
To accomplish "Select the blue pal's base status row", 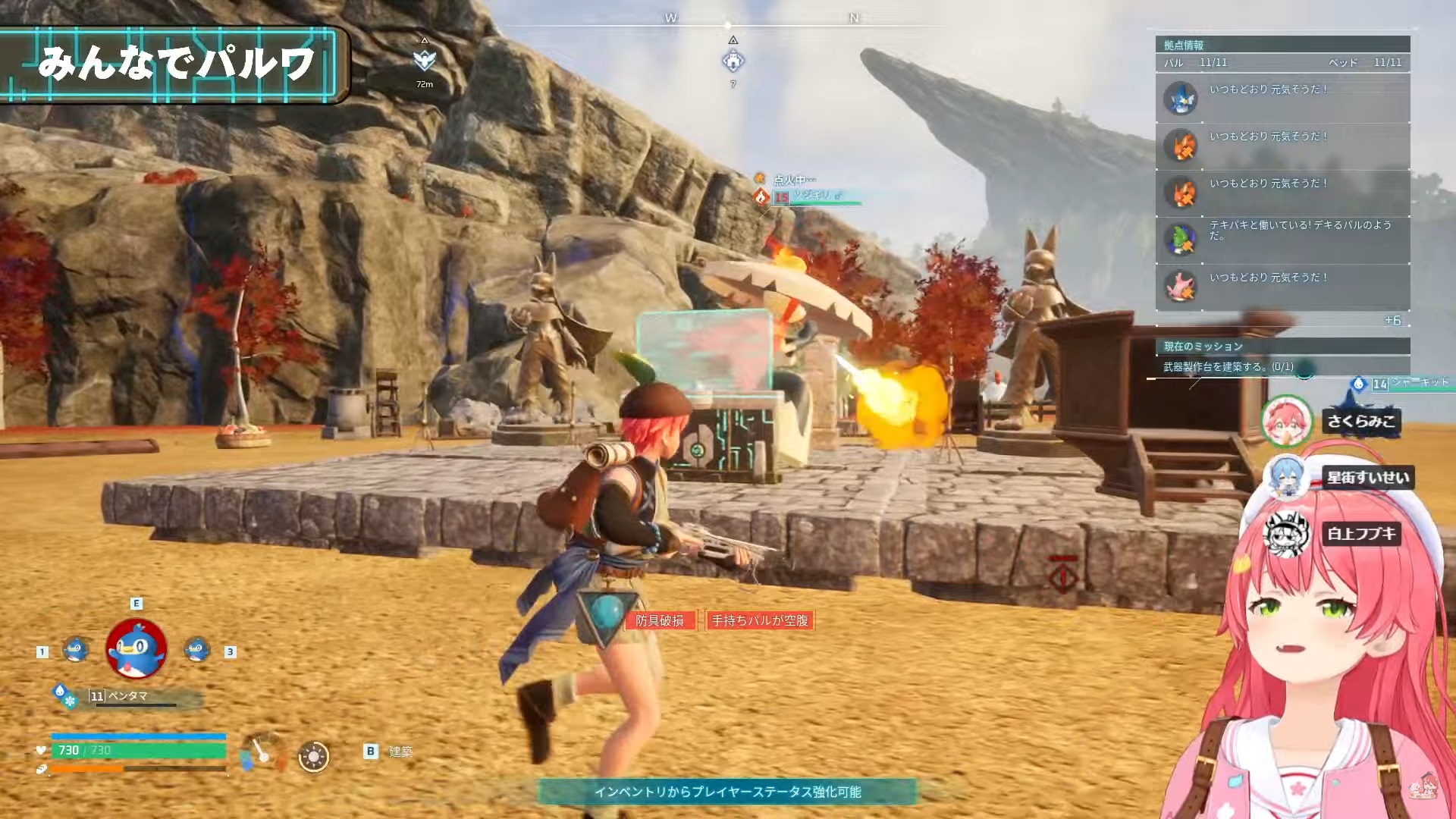I will [x=1282, y=99].
